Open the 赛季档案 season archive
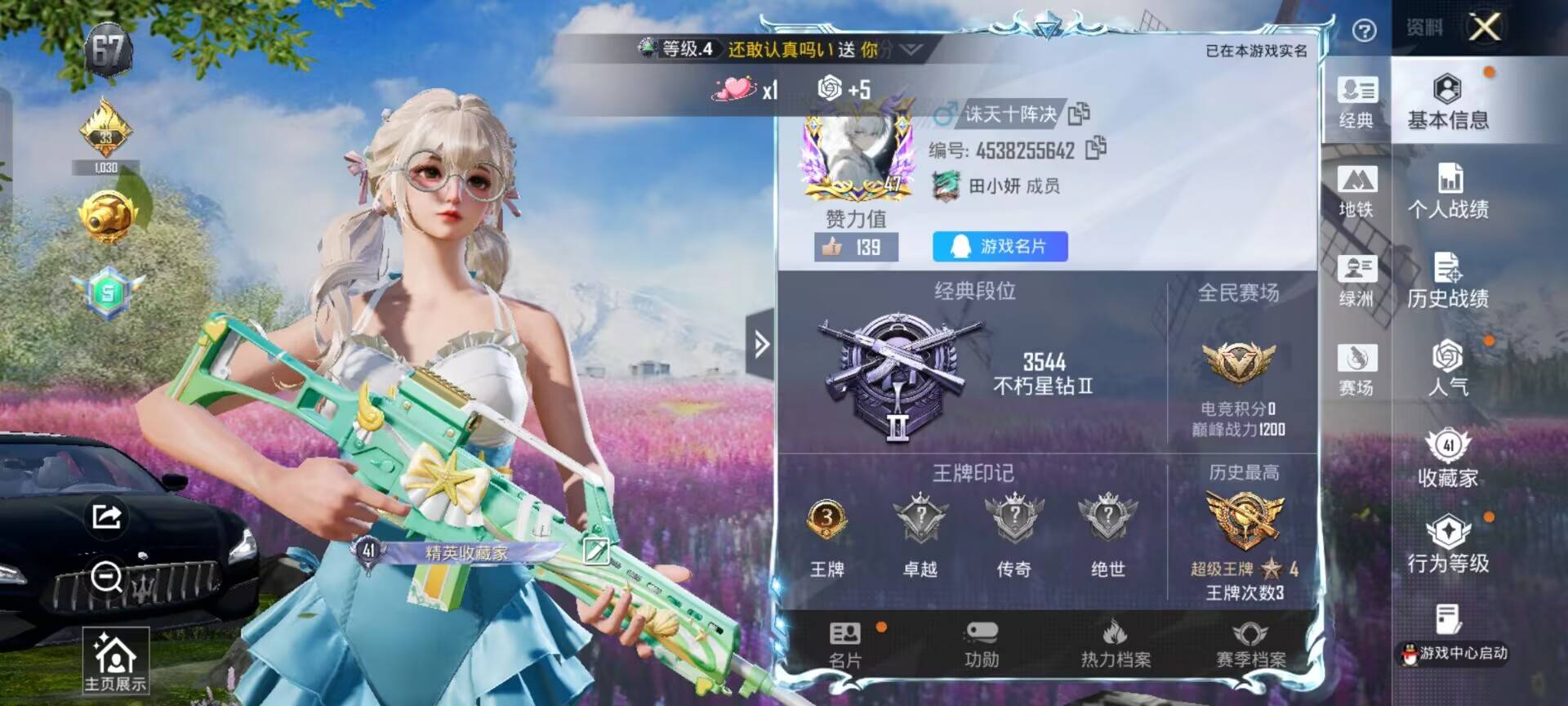This screenshot has width=1568, height=706. coord(1250,645)
